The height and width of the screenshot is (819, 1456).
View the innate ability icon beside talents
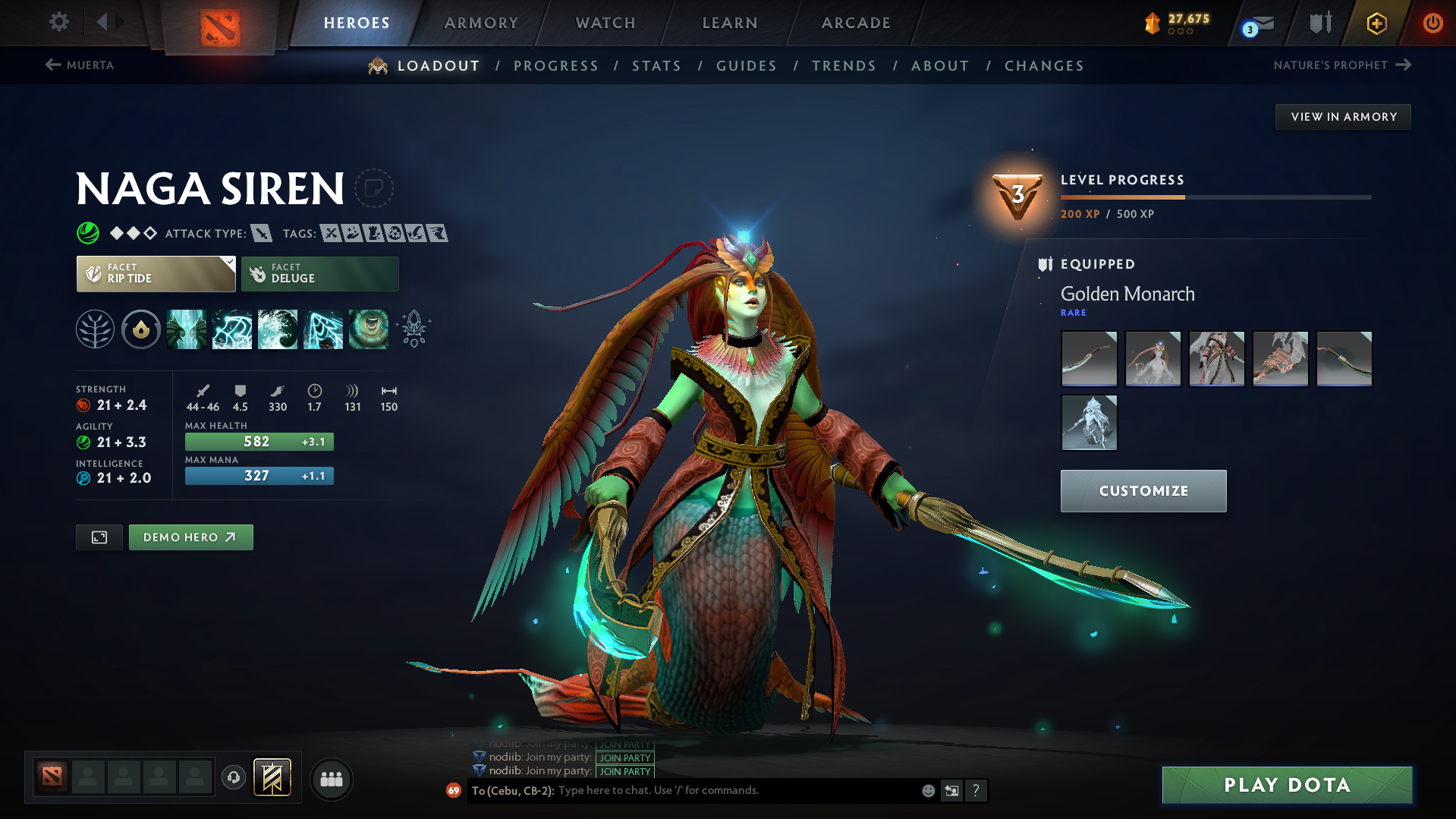coord(141,329)
